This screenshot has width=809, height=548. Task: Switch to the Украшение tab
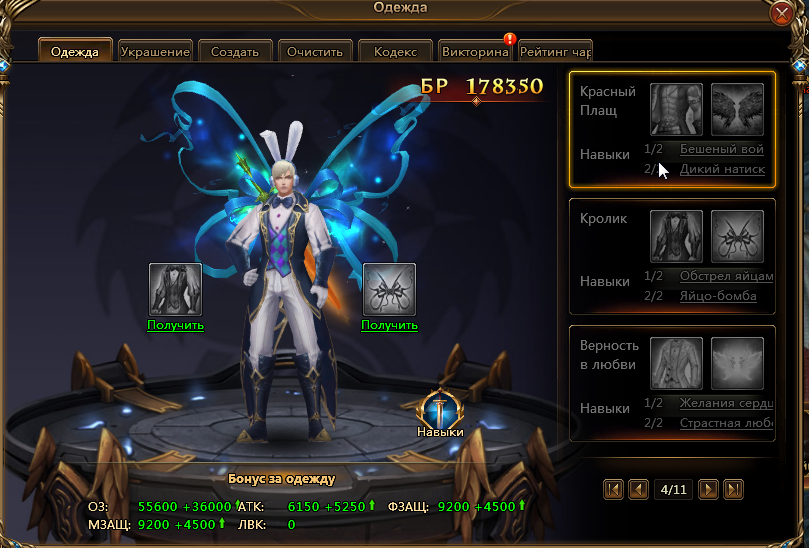pyautogui.click(x=154, y=51)
